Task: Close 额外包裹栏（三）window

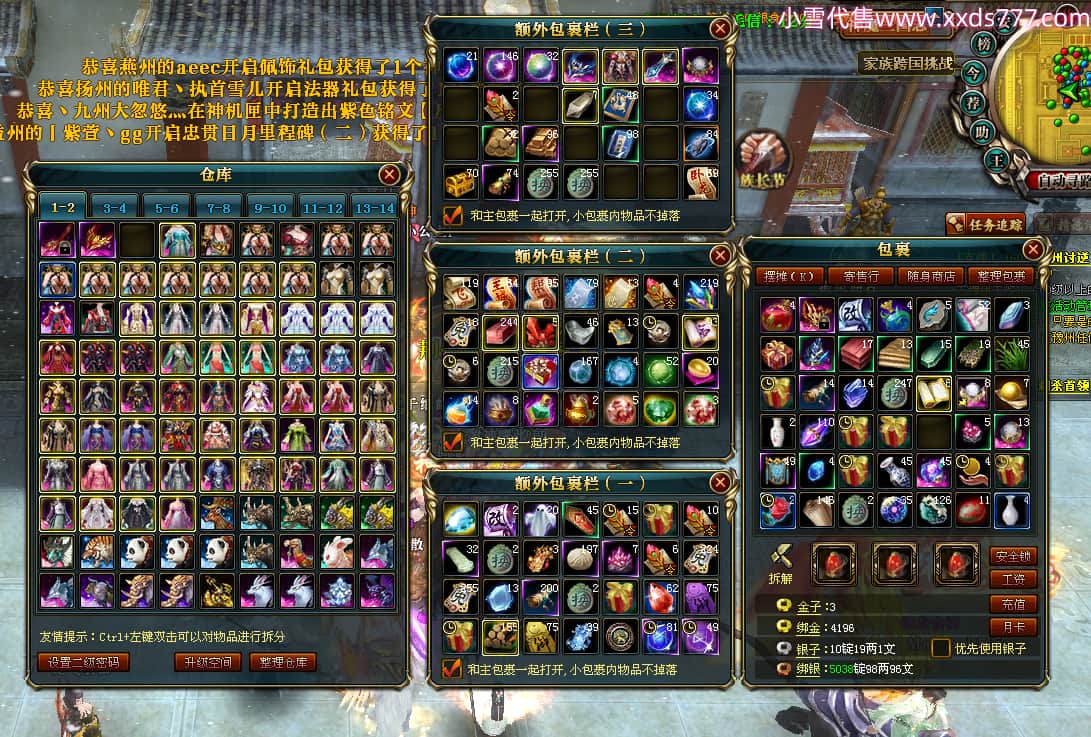Action: pyautogui.click(x=719, y=28)
